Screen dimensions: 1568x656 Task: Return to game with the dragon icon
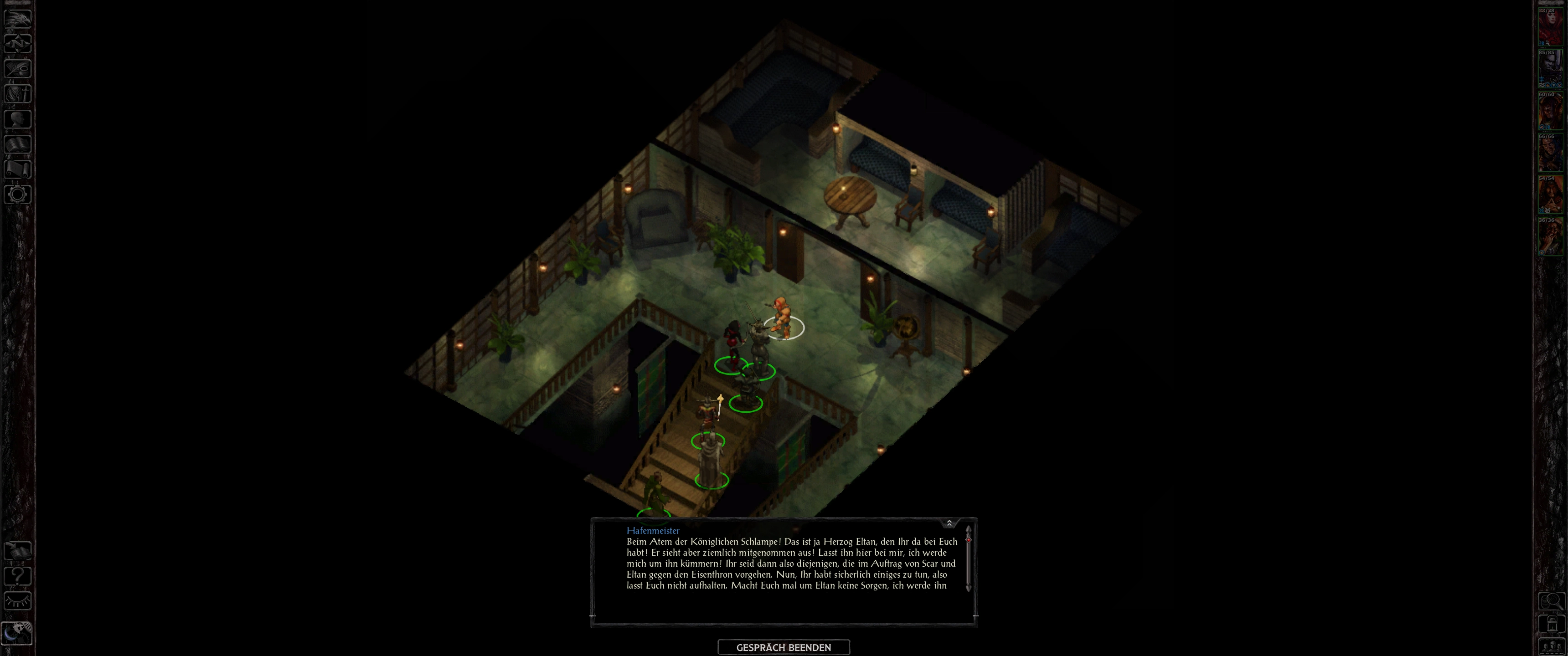[18, 18]
